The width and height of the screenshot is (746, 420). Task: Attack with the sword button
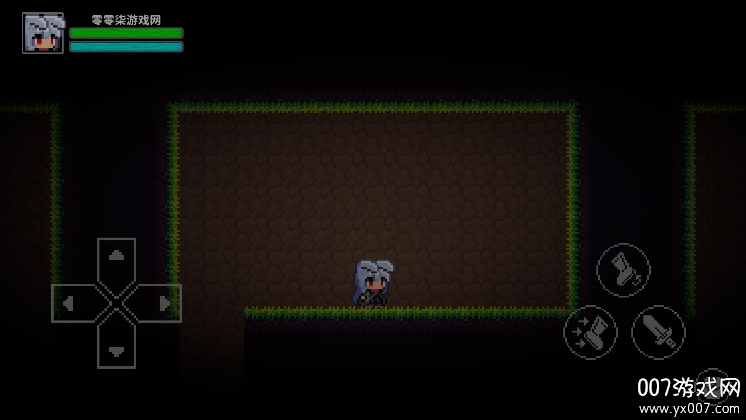coord(658,331)
